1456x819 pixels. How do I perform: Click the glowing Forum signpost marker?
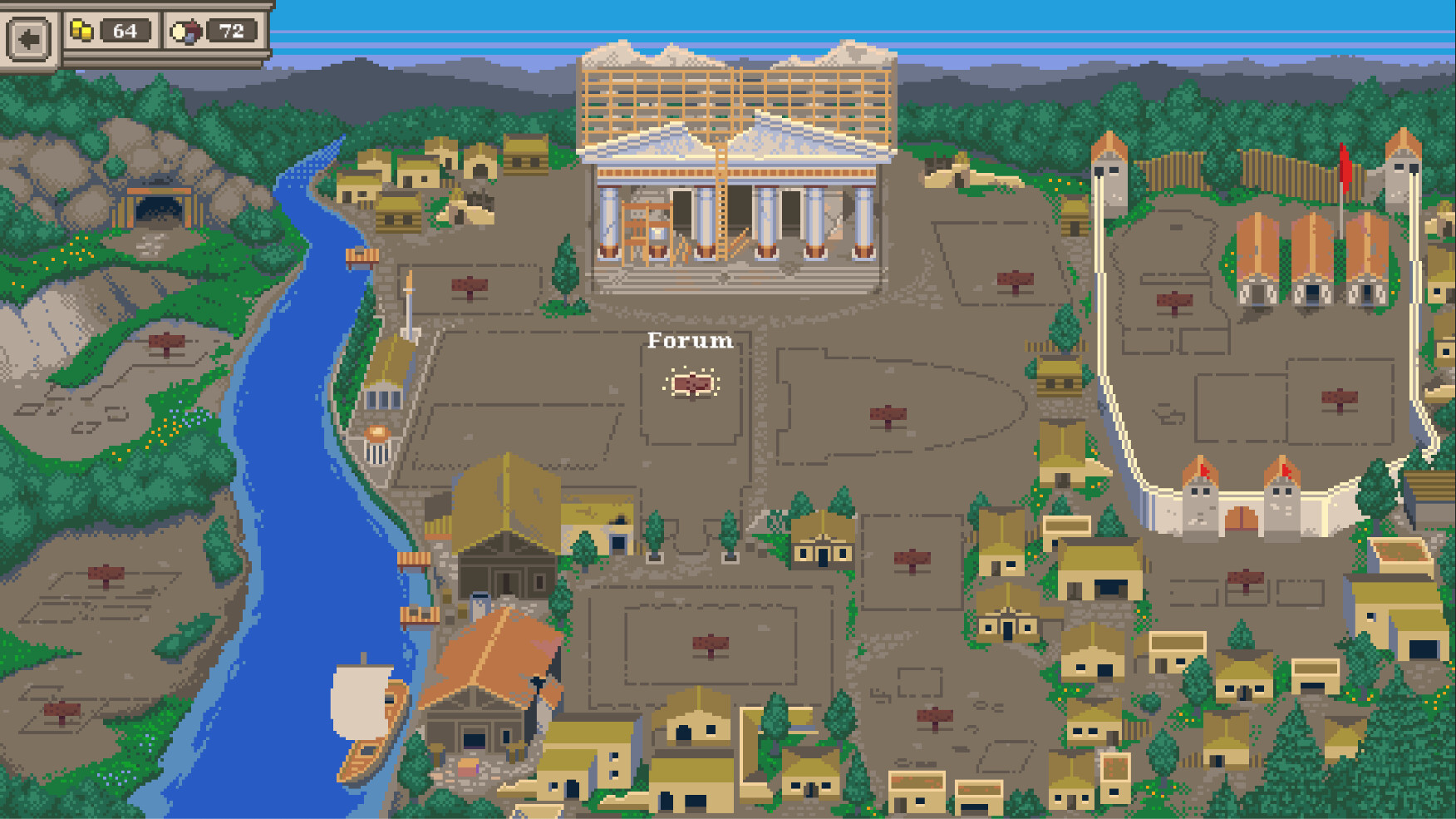tap(692, 384)
